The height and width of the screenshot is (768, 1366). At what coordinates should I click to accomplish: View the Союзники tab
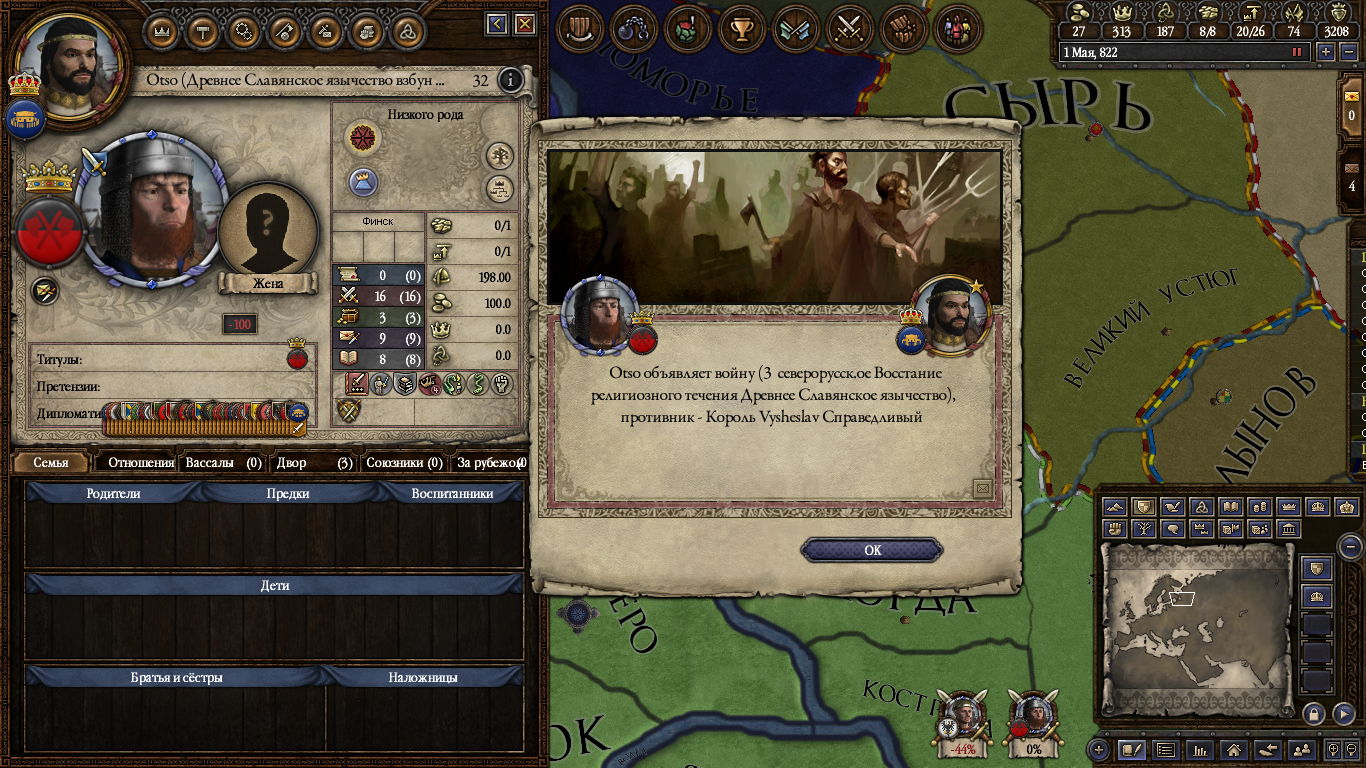point(404,463)
